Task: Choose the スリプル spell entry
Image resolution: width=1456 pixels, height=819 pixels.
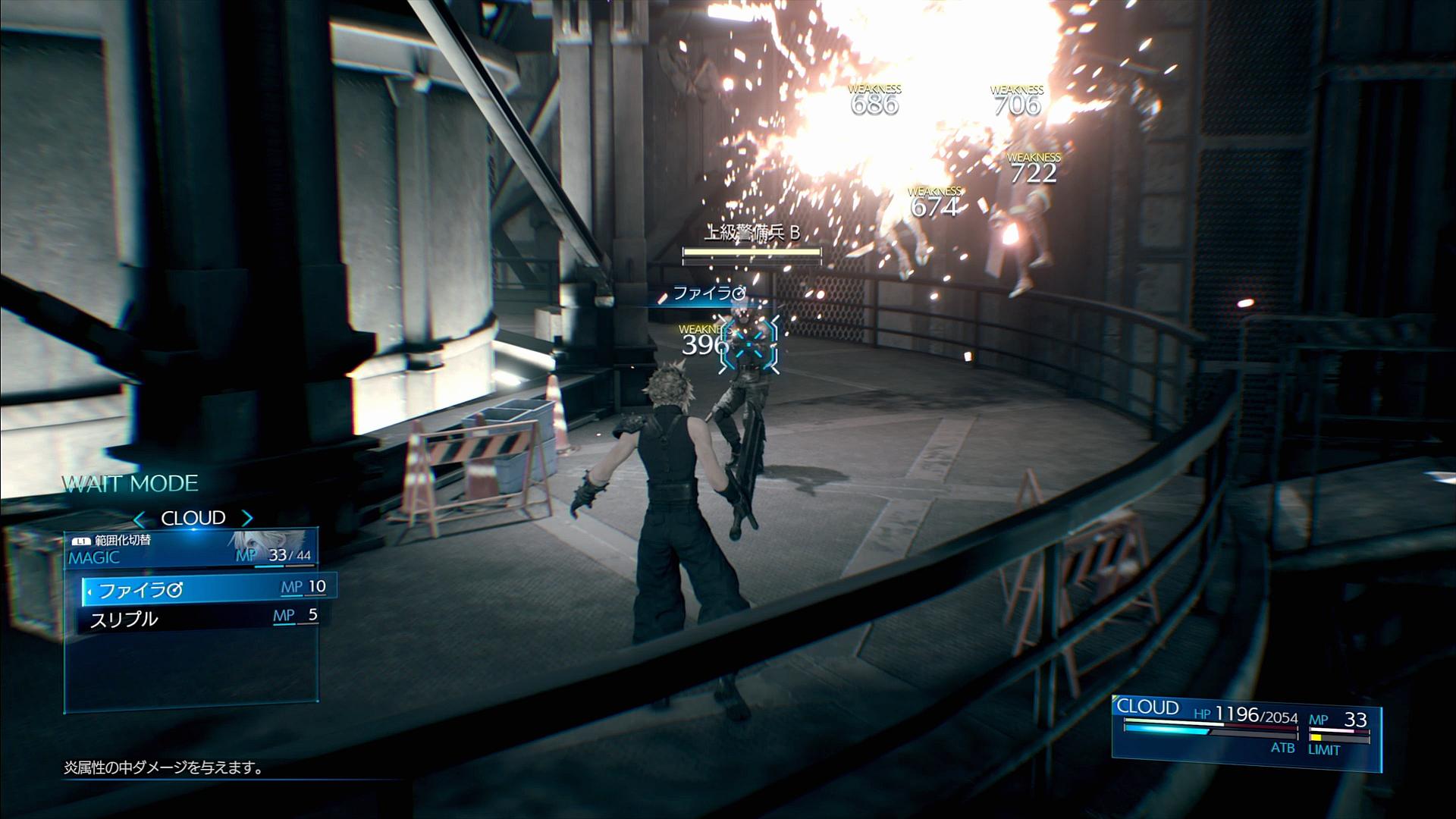Action: 201,617
